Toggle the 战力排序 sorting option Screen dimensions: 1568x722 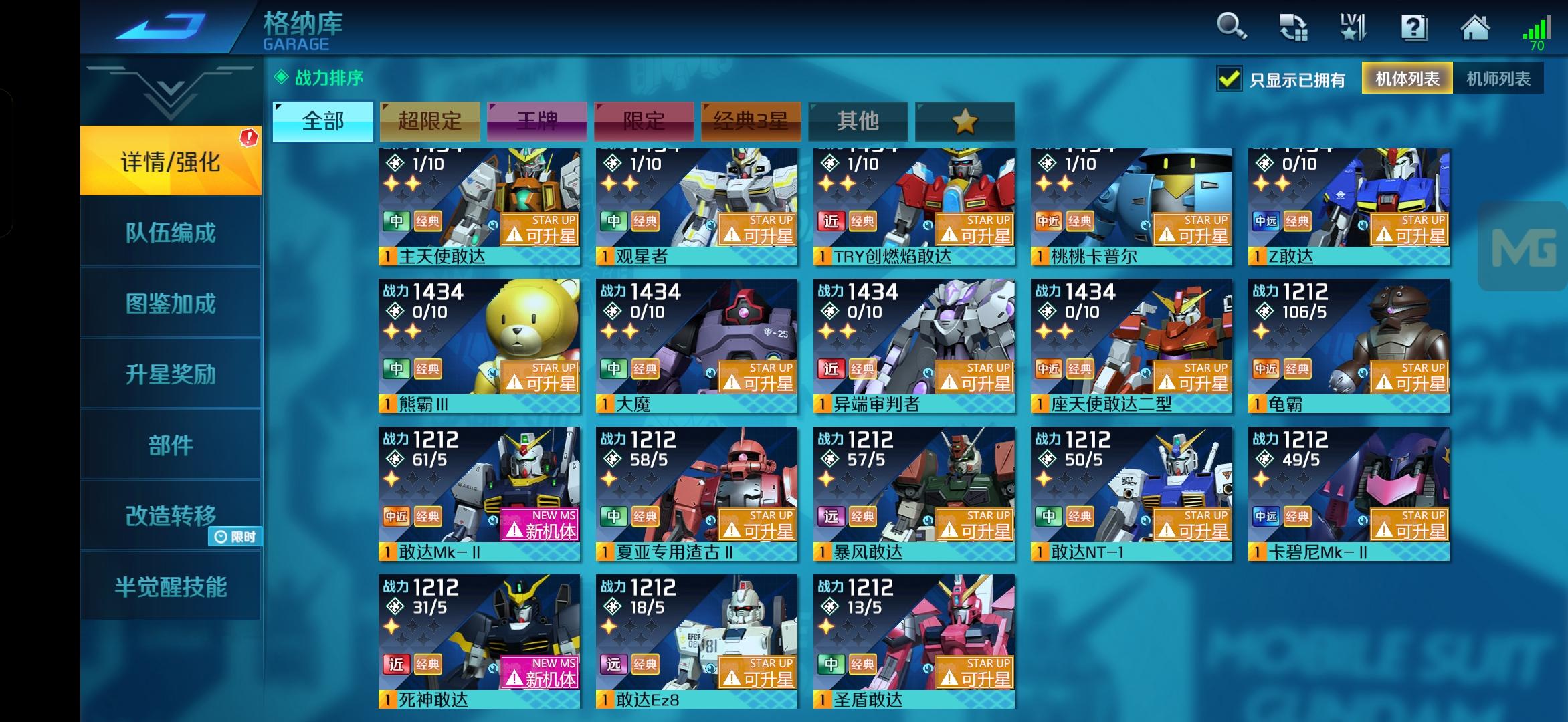[318, 78]
